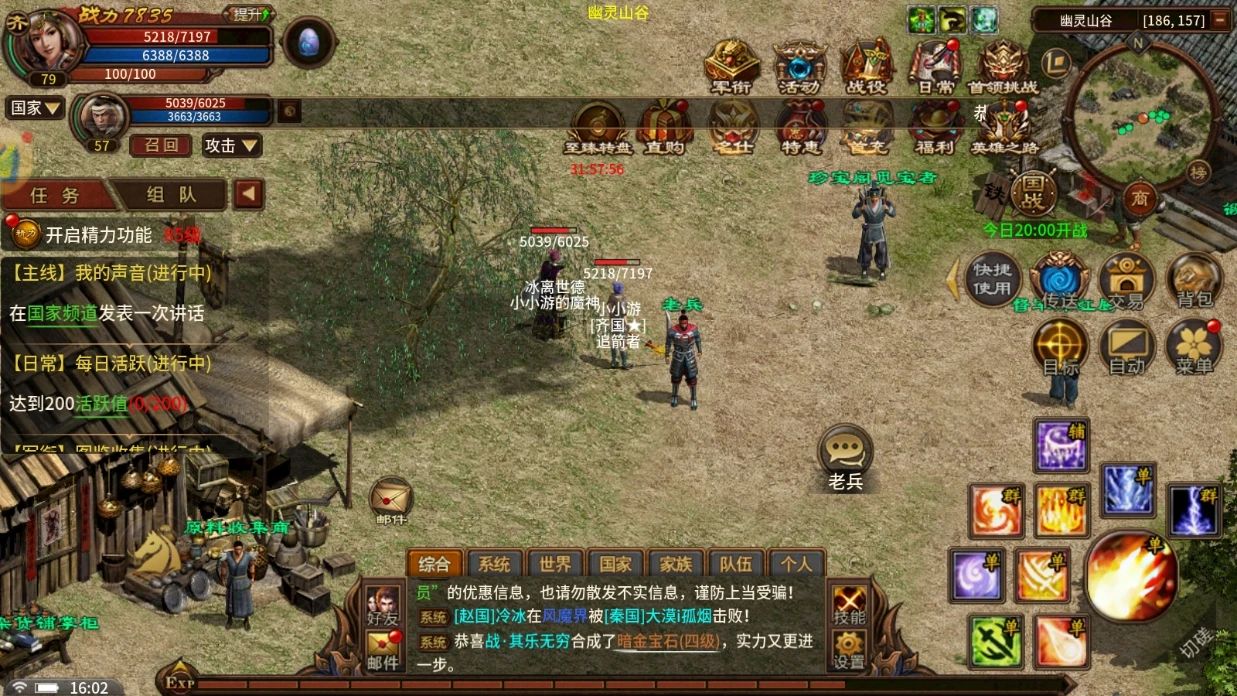Image resolution: width=1237 pixels, height=696 pixels.
Task: Open the 交易 trade icon
Action: (x=1127, y=278)
